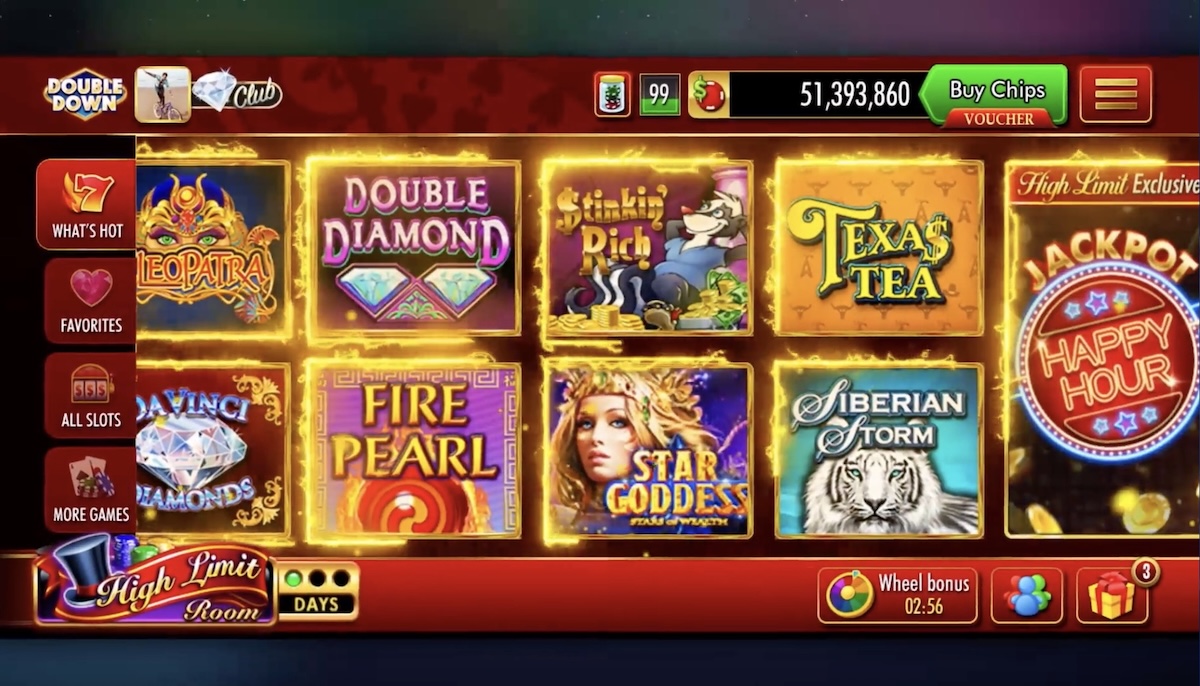
Task: Start the Fire Pearl slot game
Action: (413, 450)
